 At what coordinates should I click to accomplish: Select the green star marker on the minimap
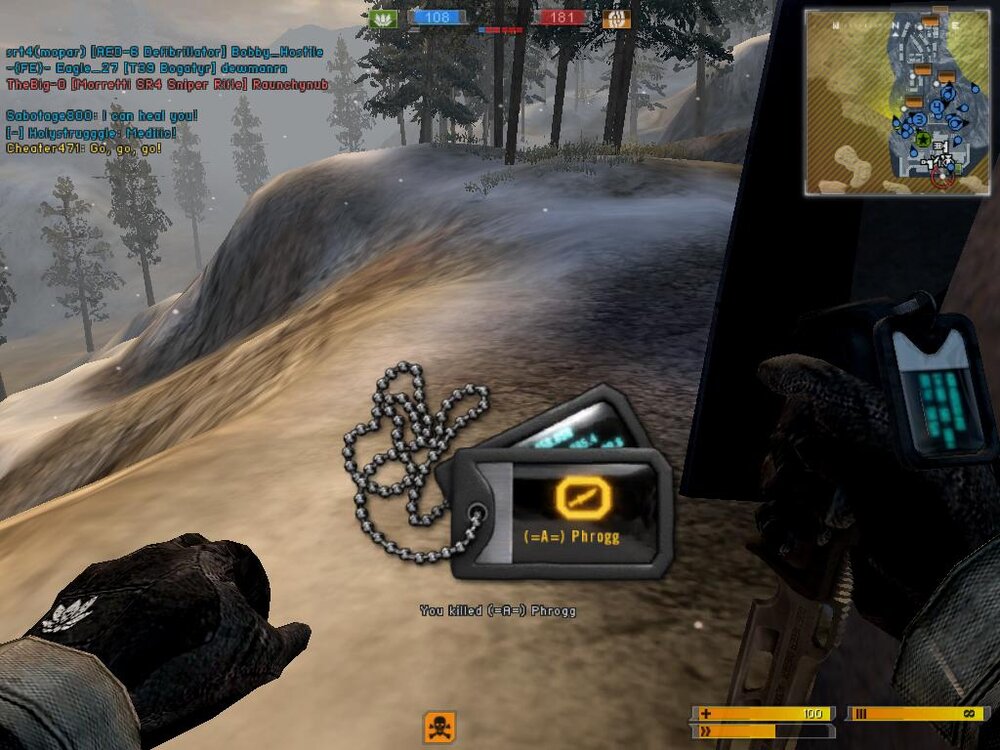(923, 138)
